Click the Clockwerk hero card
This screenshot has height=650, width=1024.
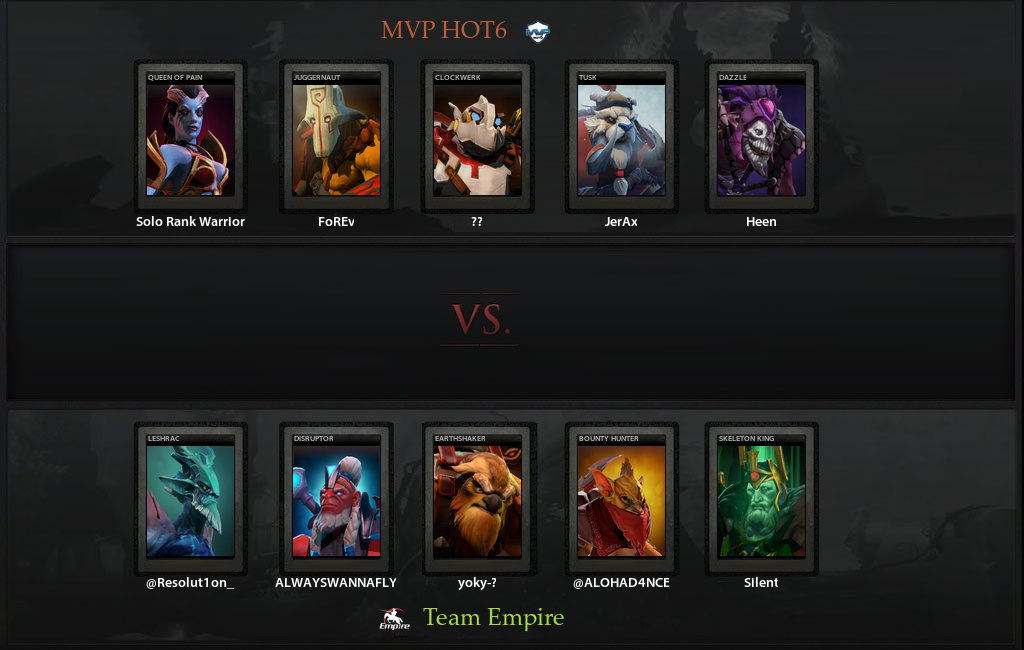pos(477,138)
